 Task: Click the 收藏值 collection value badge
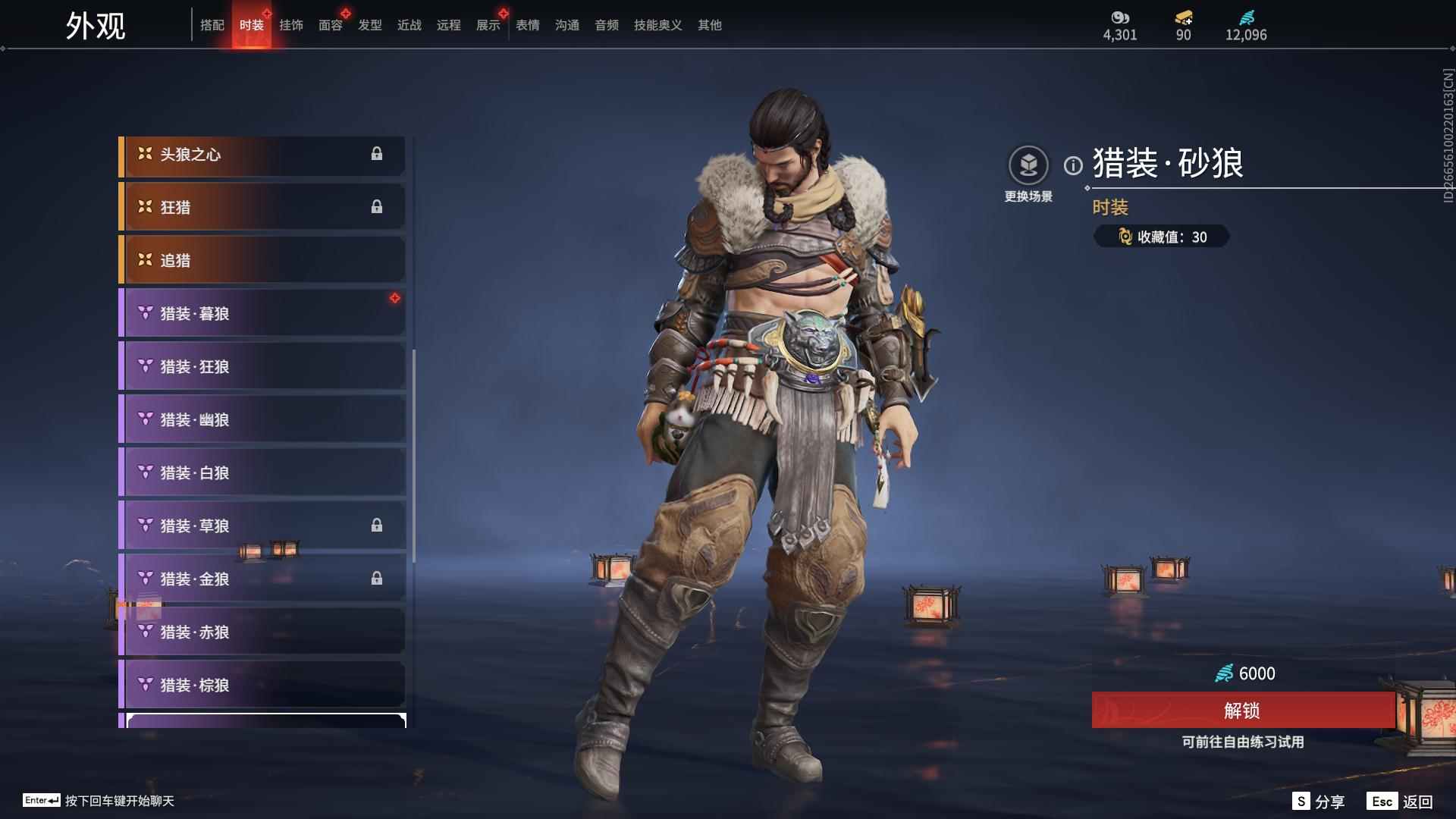point(1161,237)
